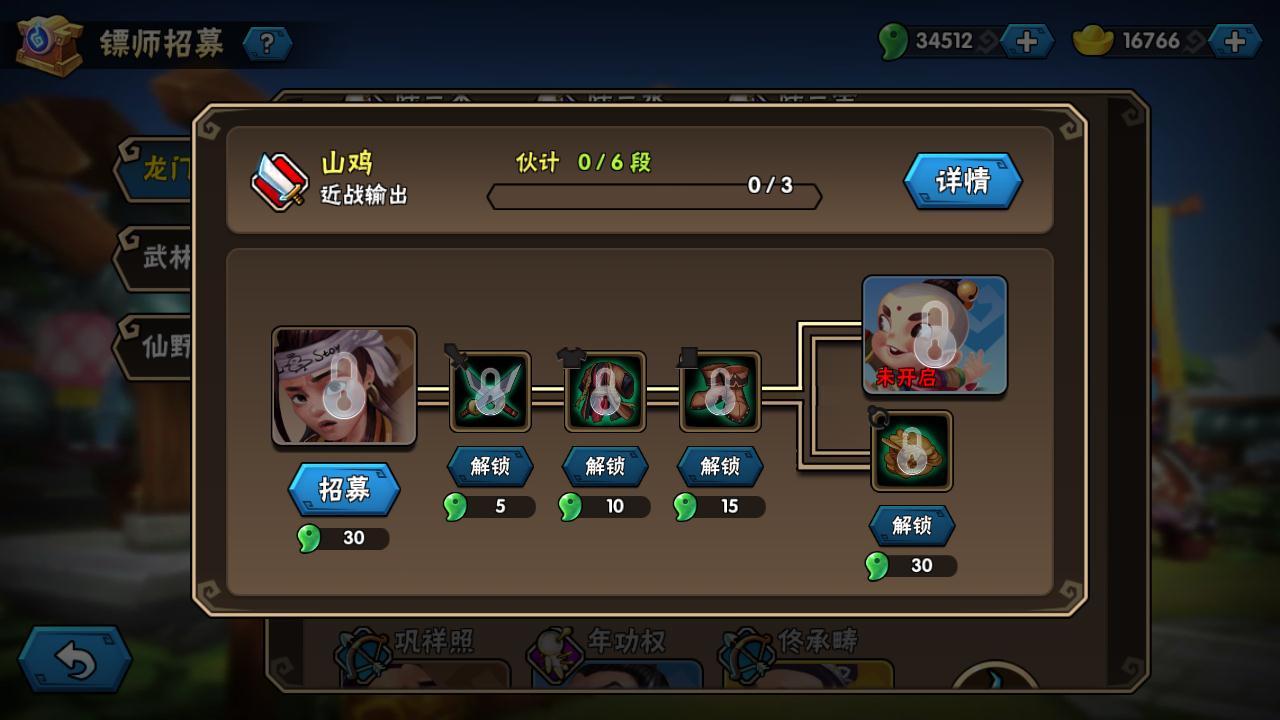Viewport: 1280px width, 720px height.
Task: Go back with the arrow button
Action: (75, 660)
